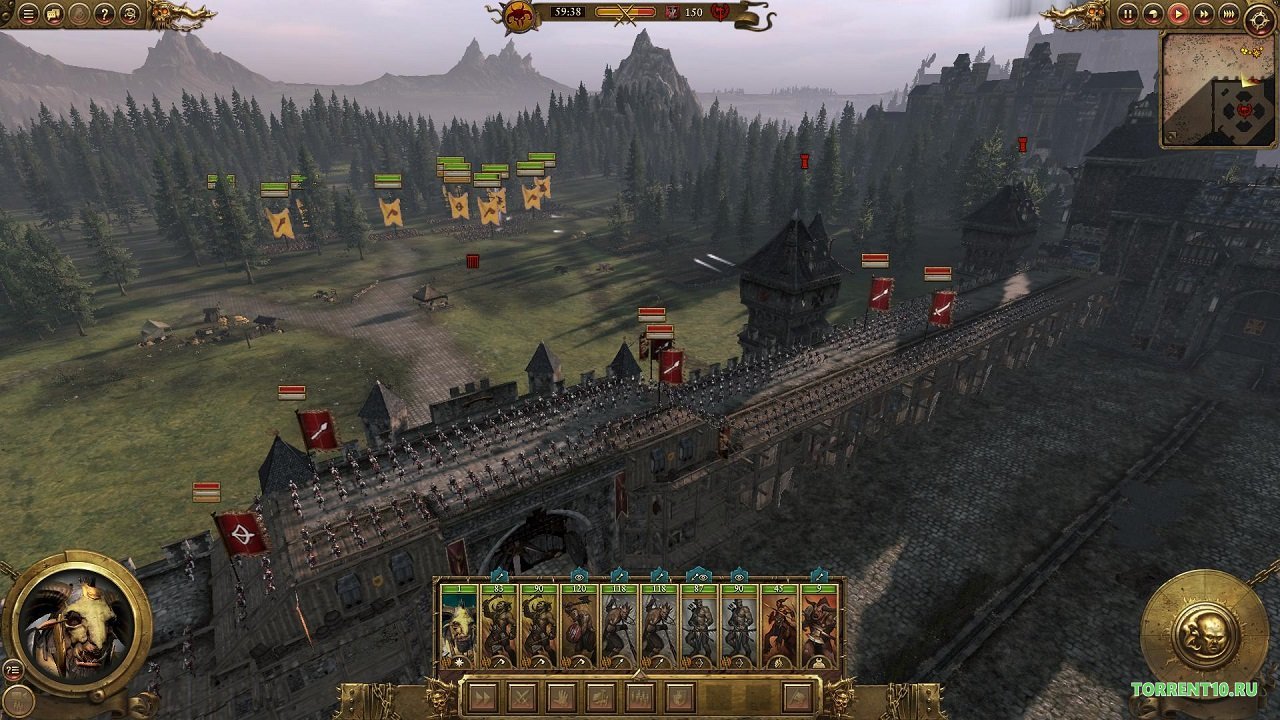Open the chat/feedback panel icon
The width and height of the screenshot is (1280, 720).
53,14
